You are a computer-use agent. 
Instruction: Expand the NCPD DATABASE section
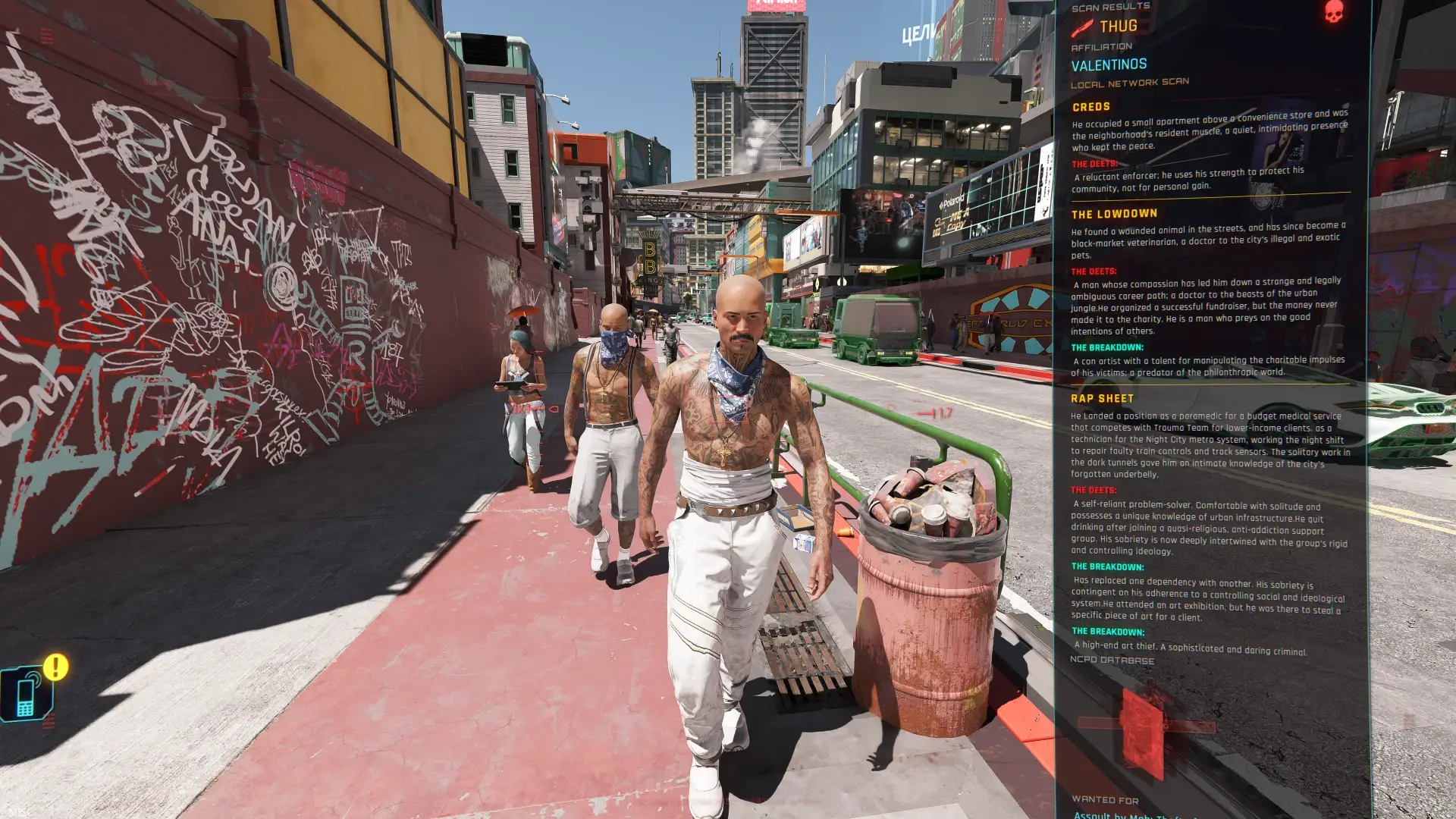tap(1112, 660)
